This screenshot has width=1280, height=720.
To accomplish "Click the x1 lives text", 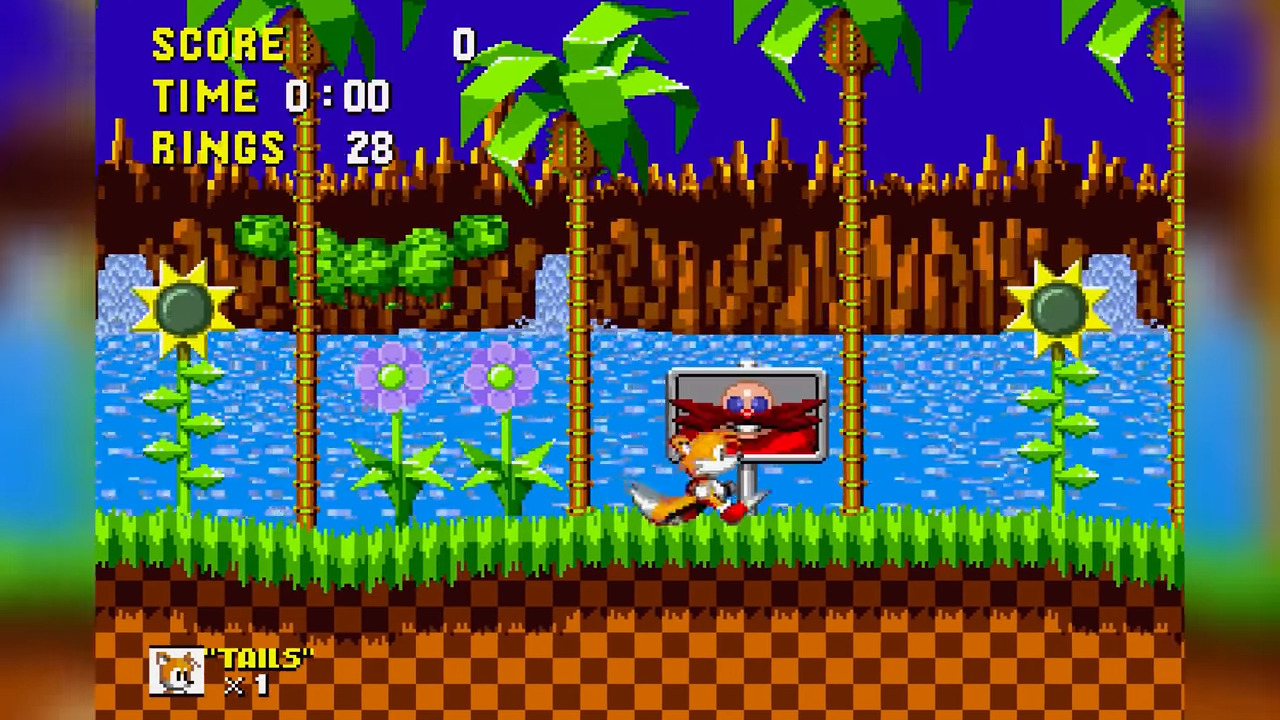I will pyautogui.click(x=245, y=686).
